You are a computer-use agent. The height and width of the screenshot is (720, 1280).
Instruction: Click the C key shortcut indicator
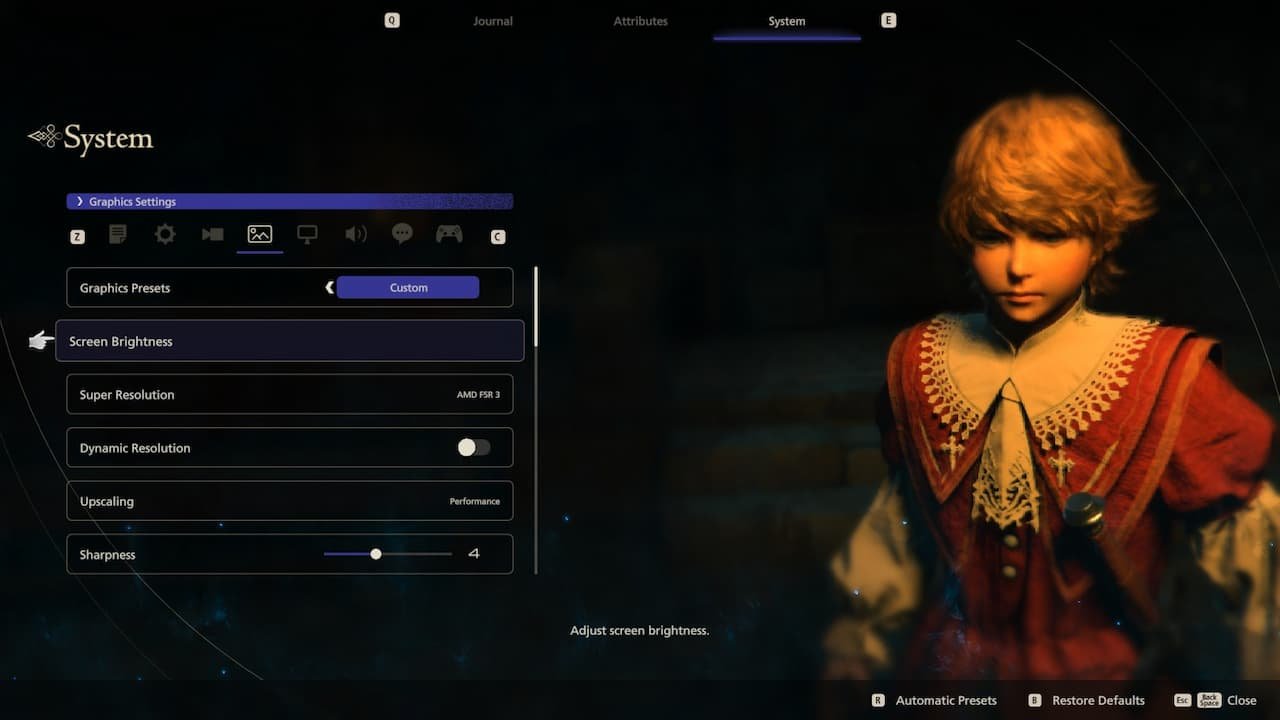point(497,236)
